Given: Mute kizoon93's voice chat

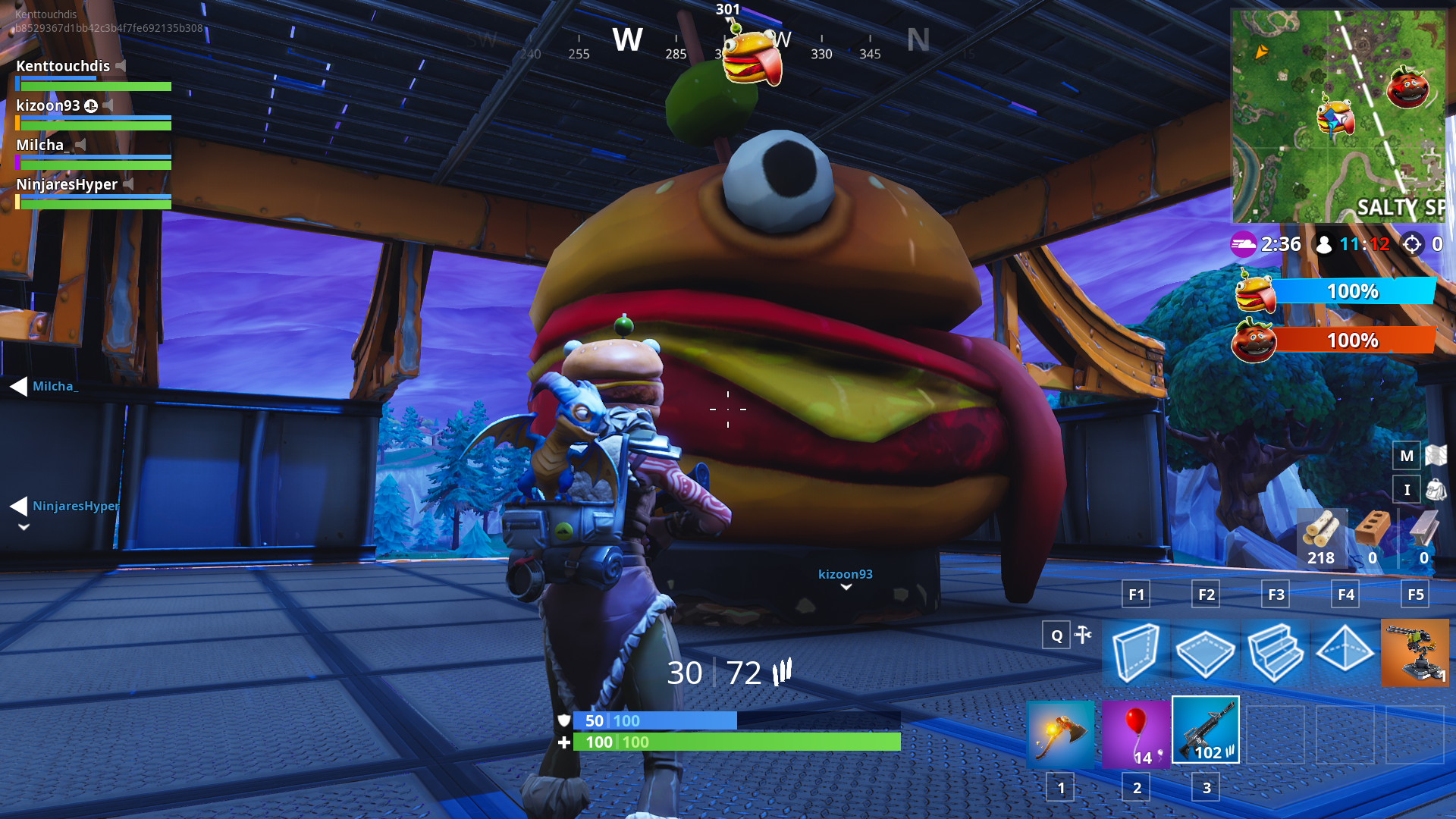Looking at the screenshot, I should (x=108, y=106).
